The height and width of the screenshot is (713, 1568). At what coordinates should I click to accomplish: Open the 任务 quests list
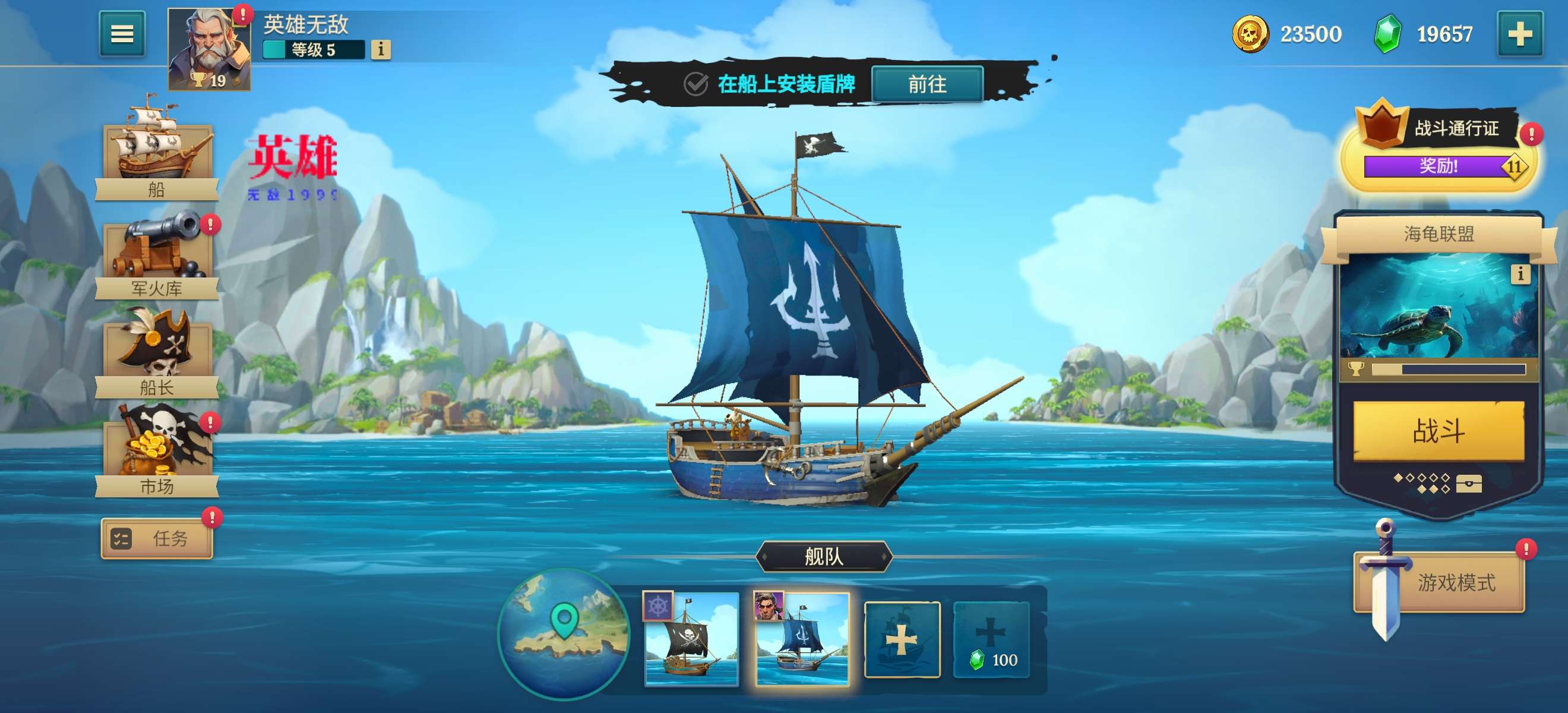point(157,538)
